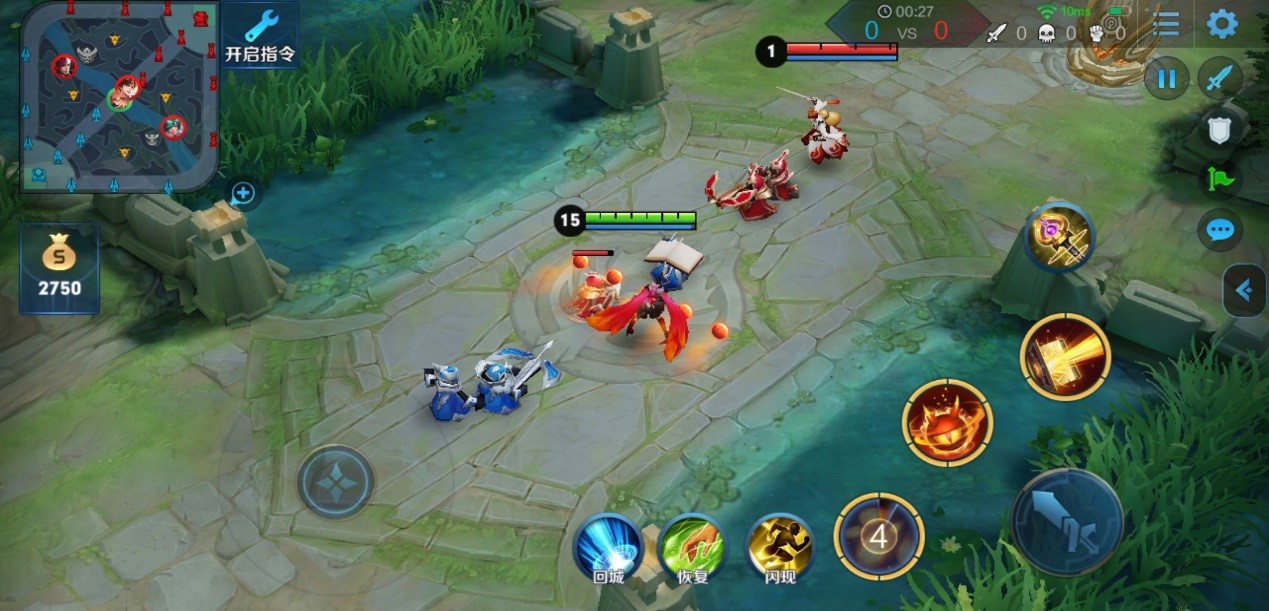Activate the 闪现 flash spell

780,548
